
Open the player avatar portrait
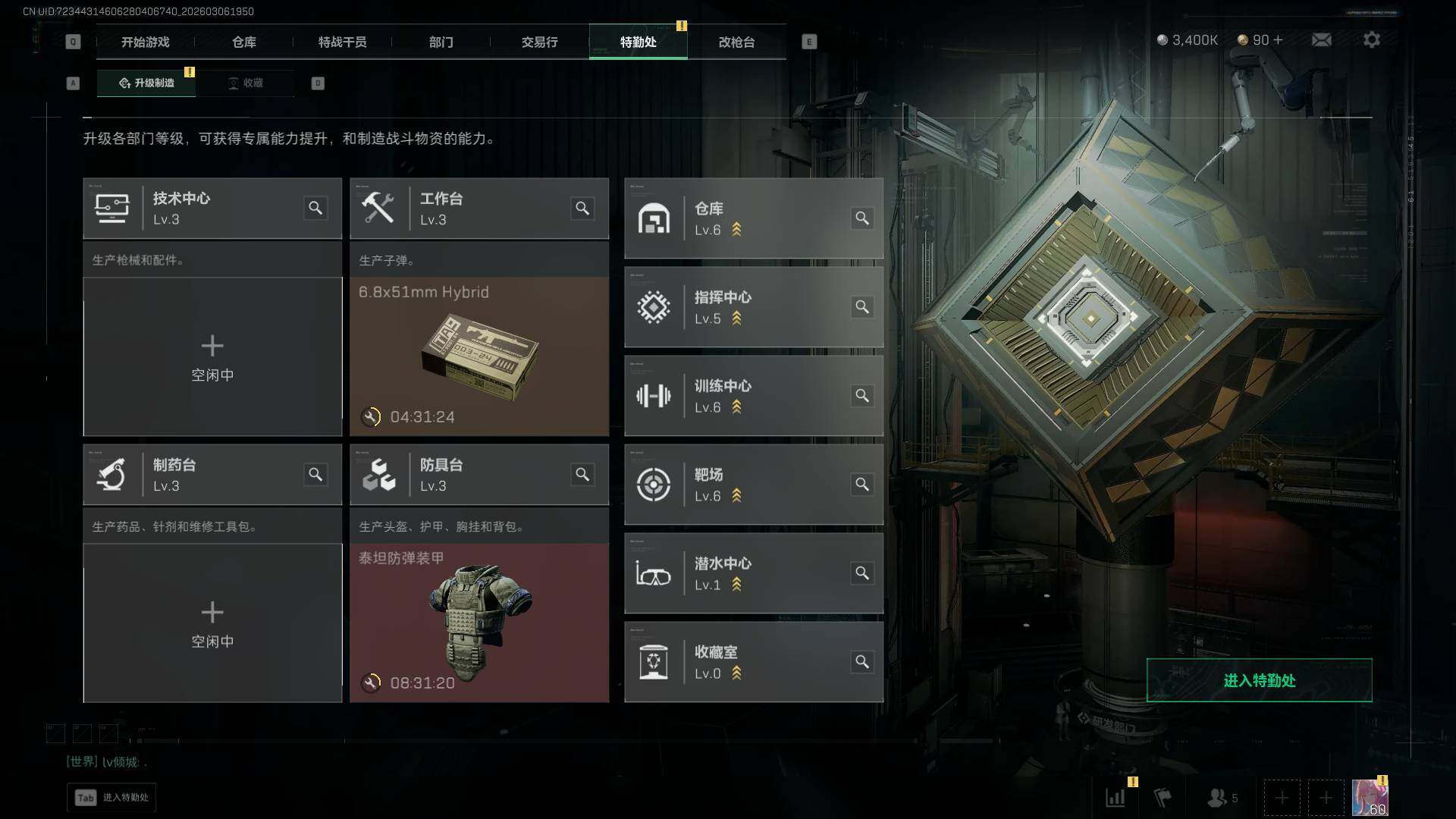(x=1370, y=798)
